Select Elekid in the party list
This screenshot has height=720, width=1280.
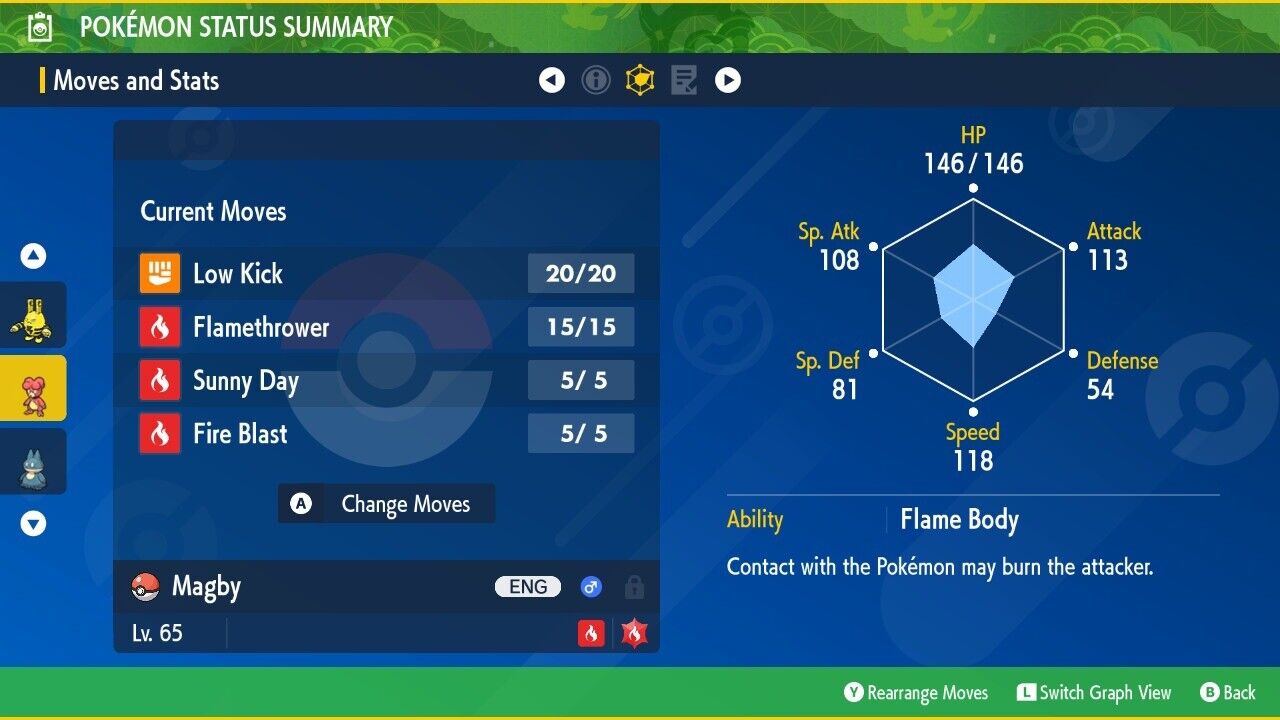(x=33, y=315)
